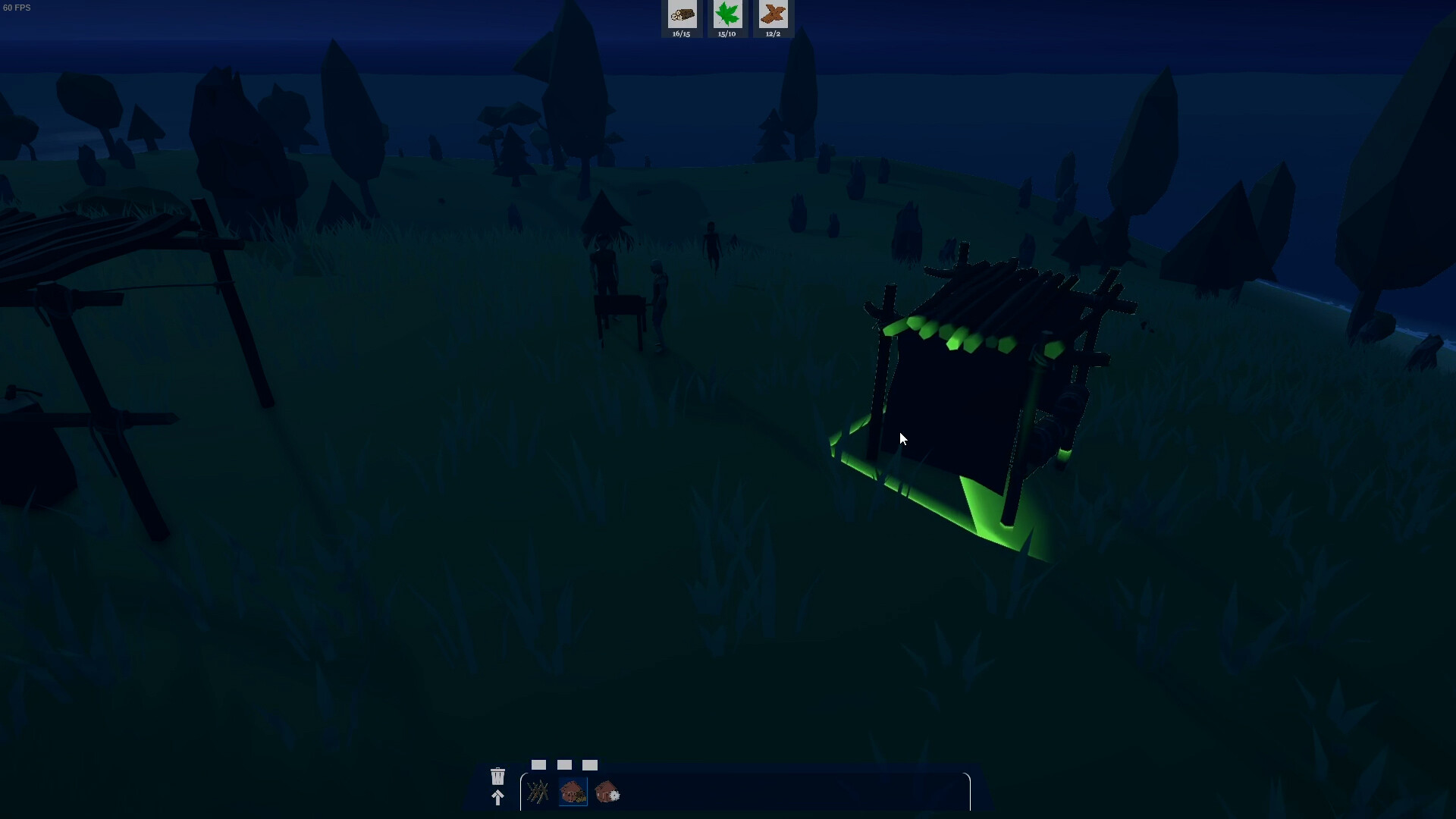Open the build categories above the hotbar
Screen dimensions: 1456x819
565,765
